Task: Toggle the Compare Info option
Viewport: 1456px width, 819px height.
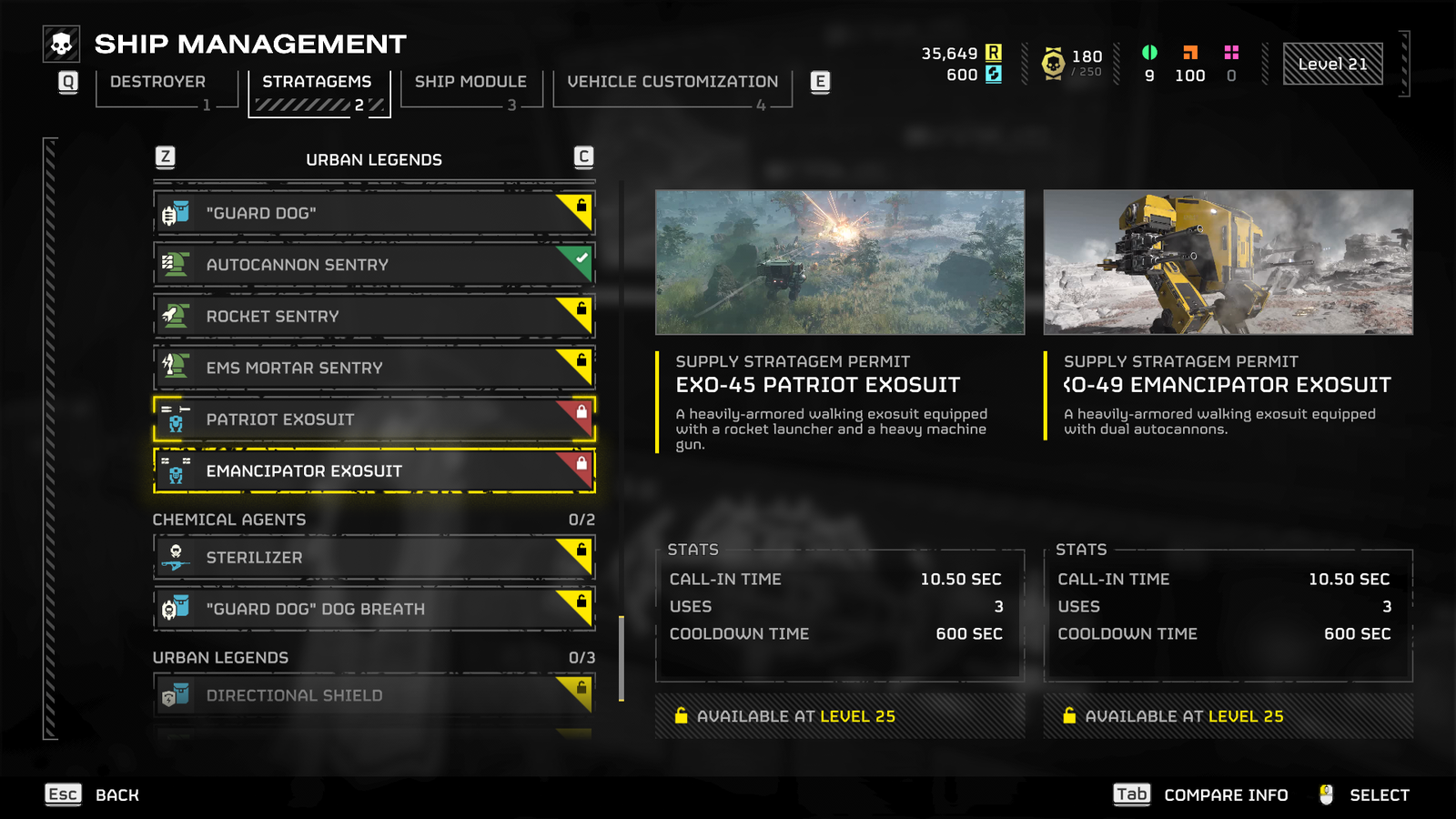Action: [x=1201, y=794]
